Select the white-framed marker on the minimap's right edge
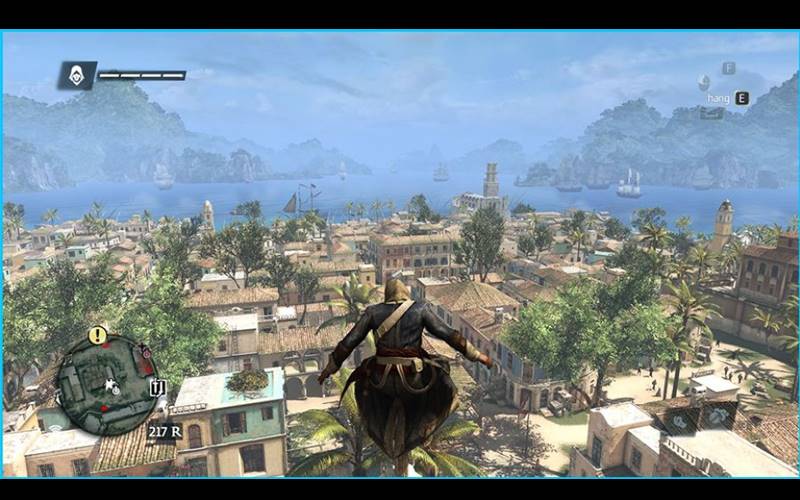Image resolution: width=800 pixels, height=500 pixels. (156, 386)
